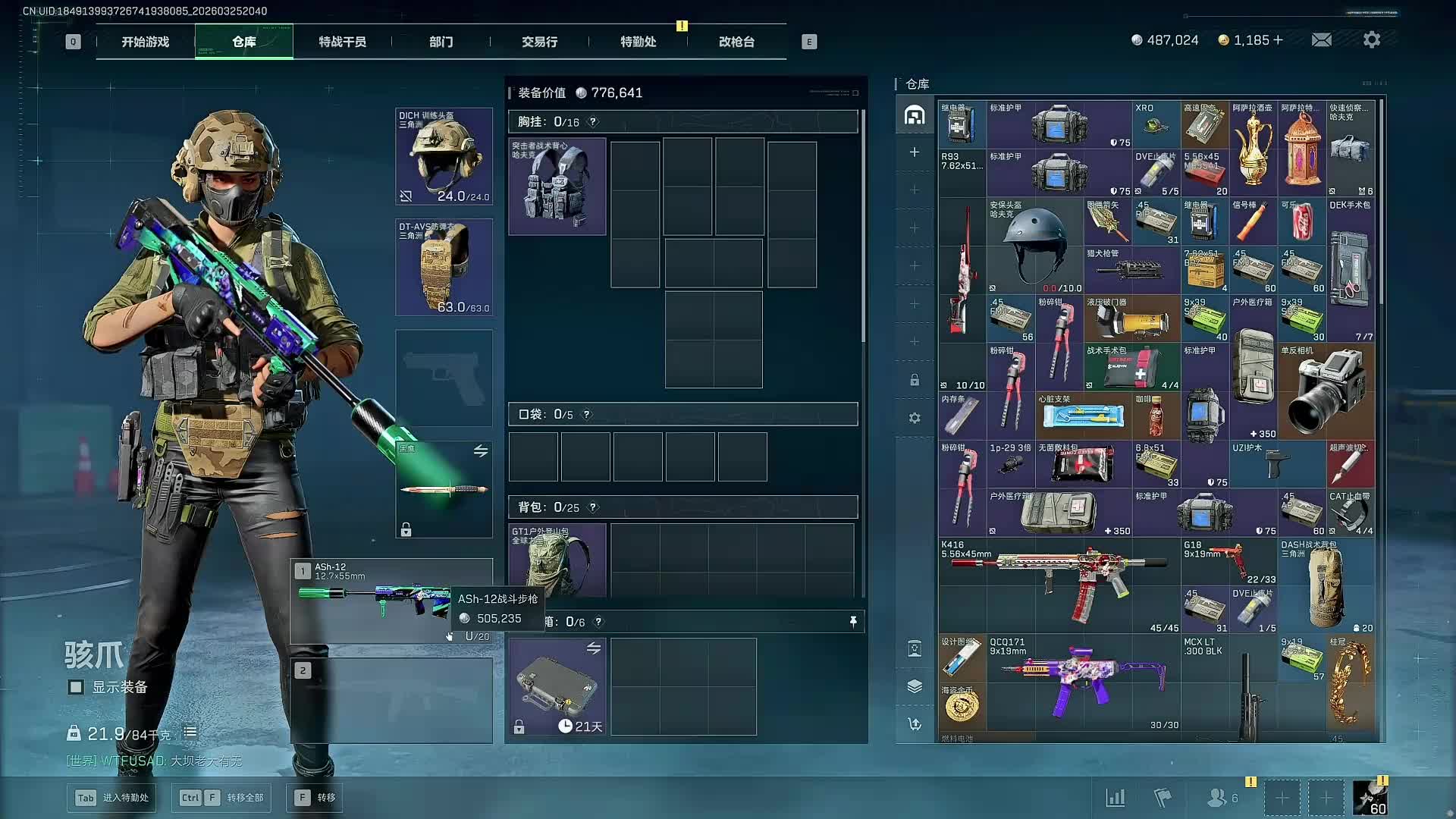Click the 转移全部 transfer all button
The height and width of the screenshot is (819, 1456).
click(x=224, y=798)
